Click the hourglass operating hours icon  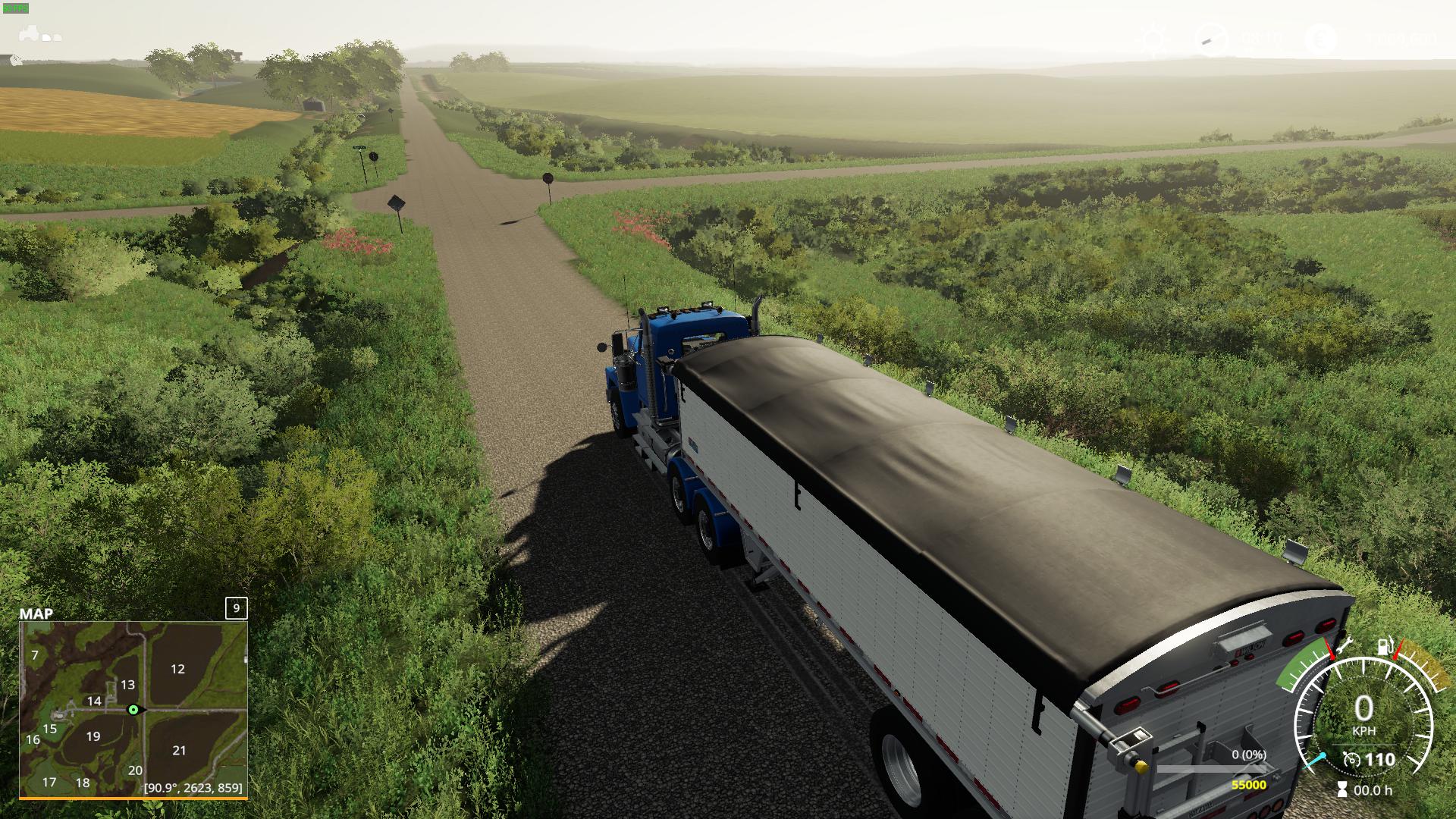pos(1343,790)
